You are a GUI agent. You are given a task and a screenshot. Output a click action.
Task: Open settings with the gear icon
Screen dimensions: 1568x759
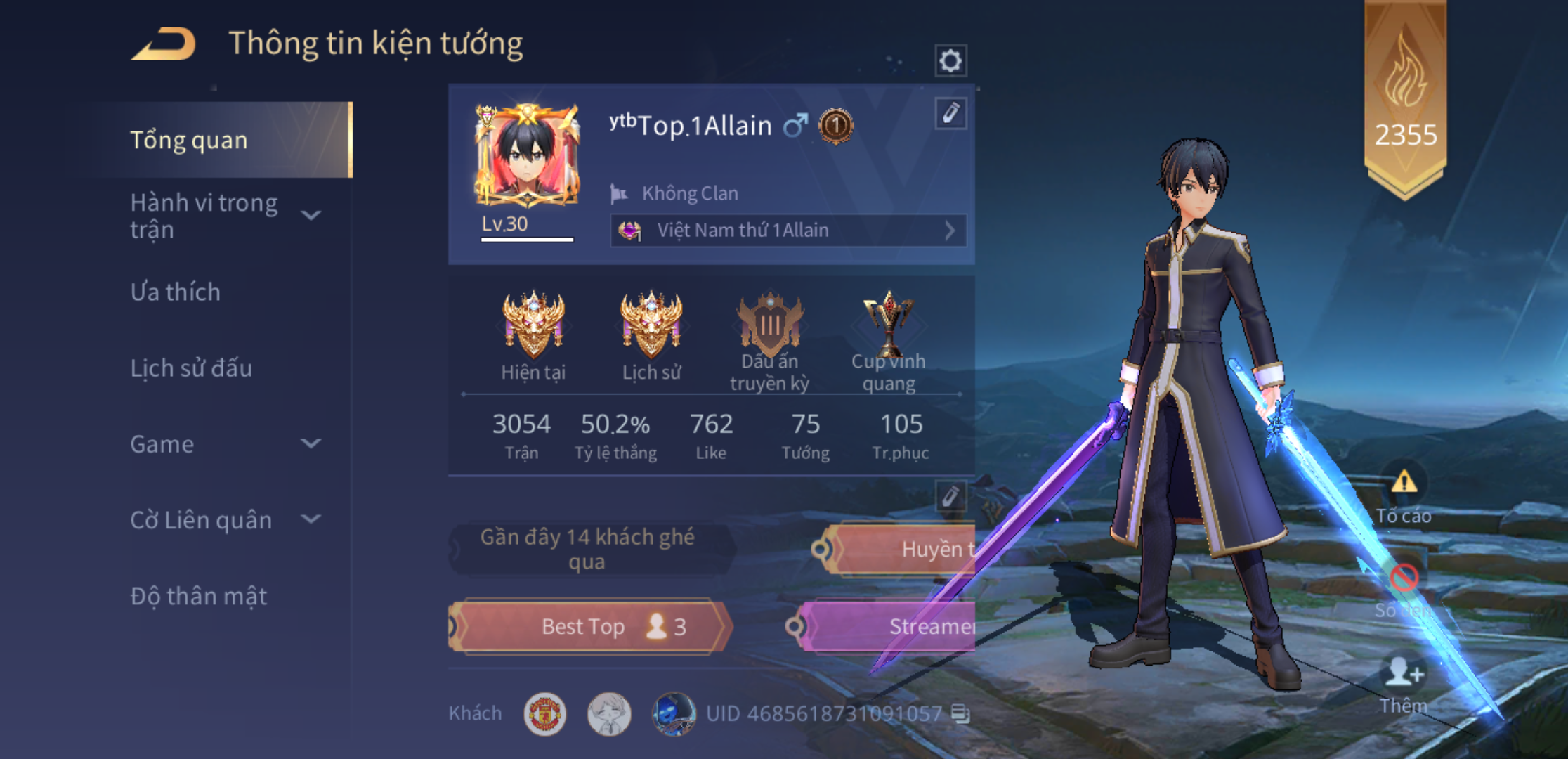click(950, 61)
